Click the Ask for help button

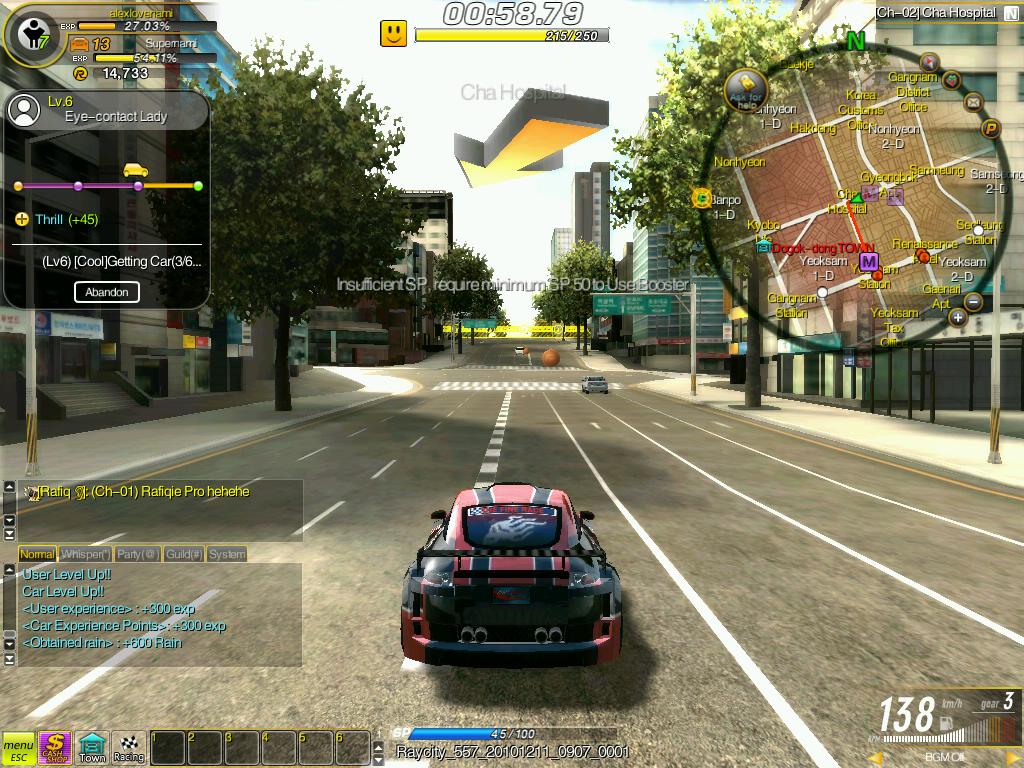pos(744,89)
